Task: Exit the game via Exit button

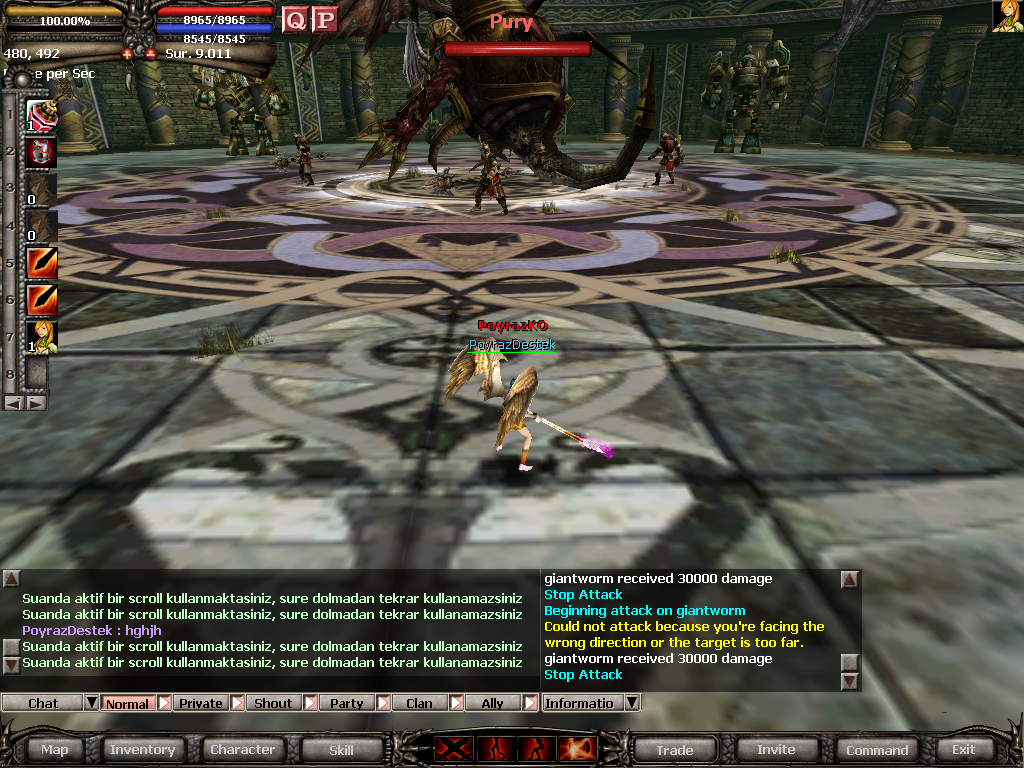Action: click(963, 750)
